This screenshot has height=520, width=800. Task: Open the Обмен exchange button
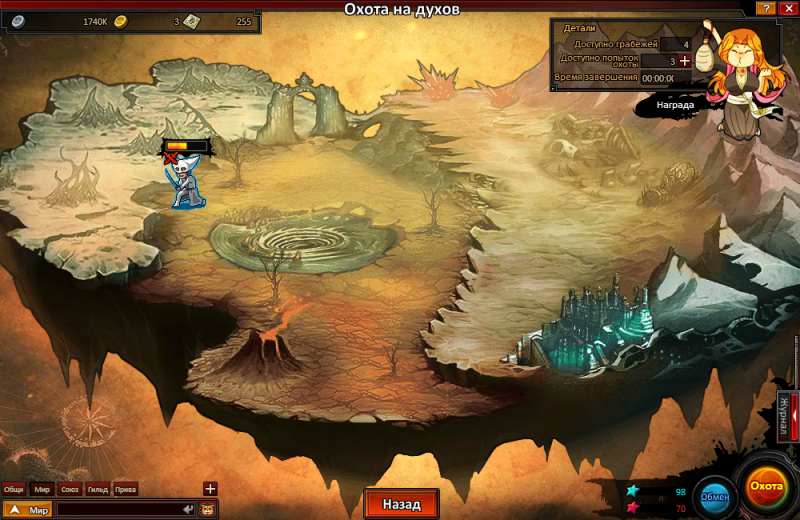click(714, 496)
